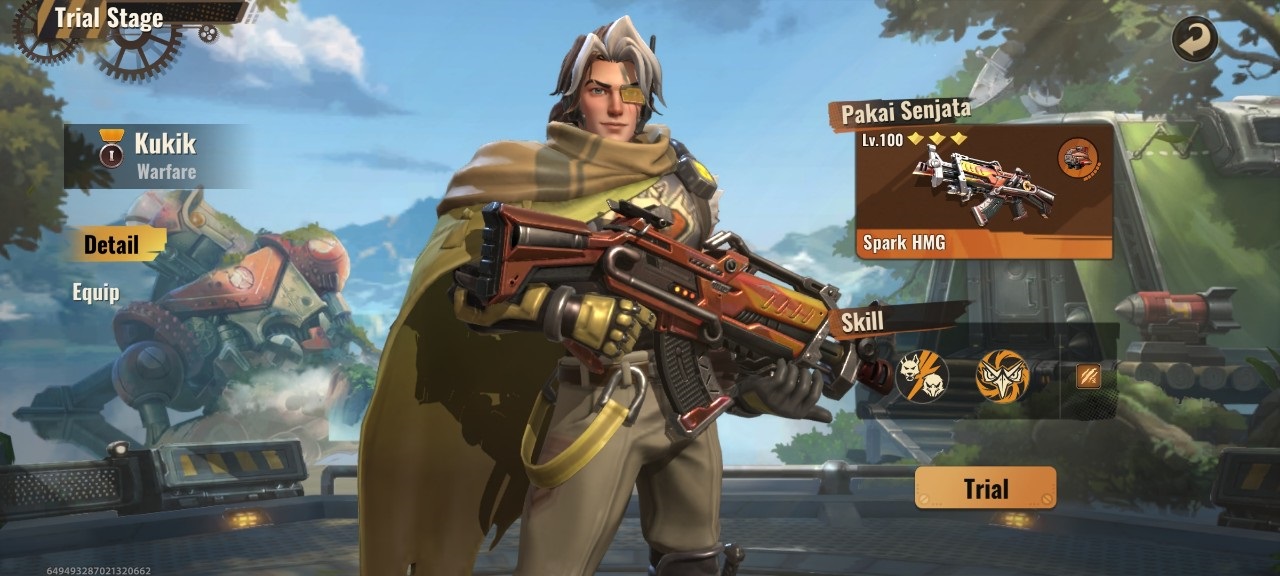Open the Equip tab
This screenshot has width=1280, height=576.
click(x=96, y=292)
